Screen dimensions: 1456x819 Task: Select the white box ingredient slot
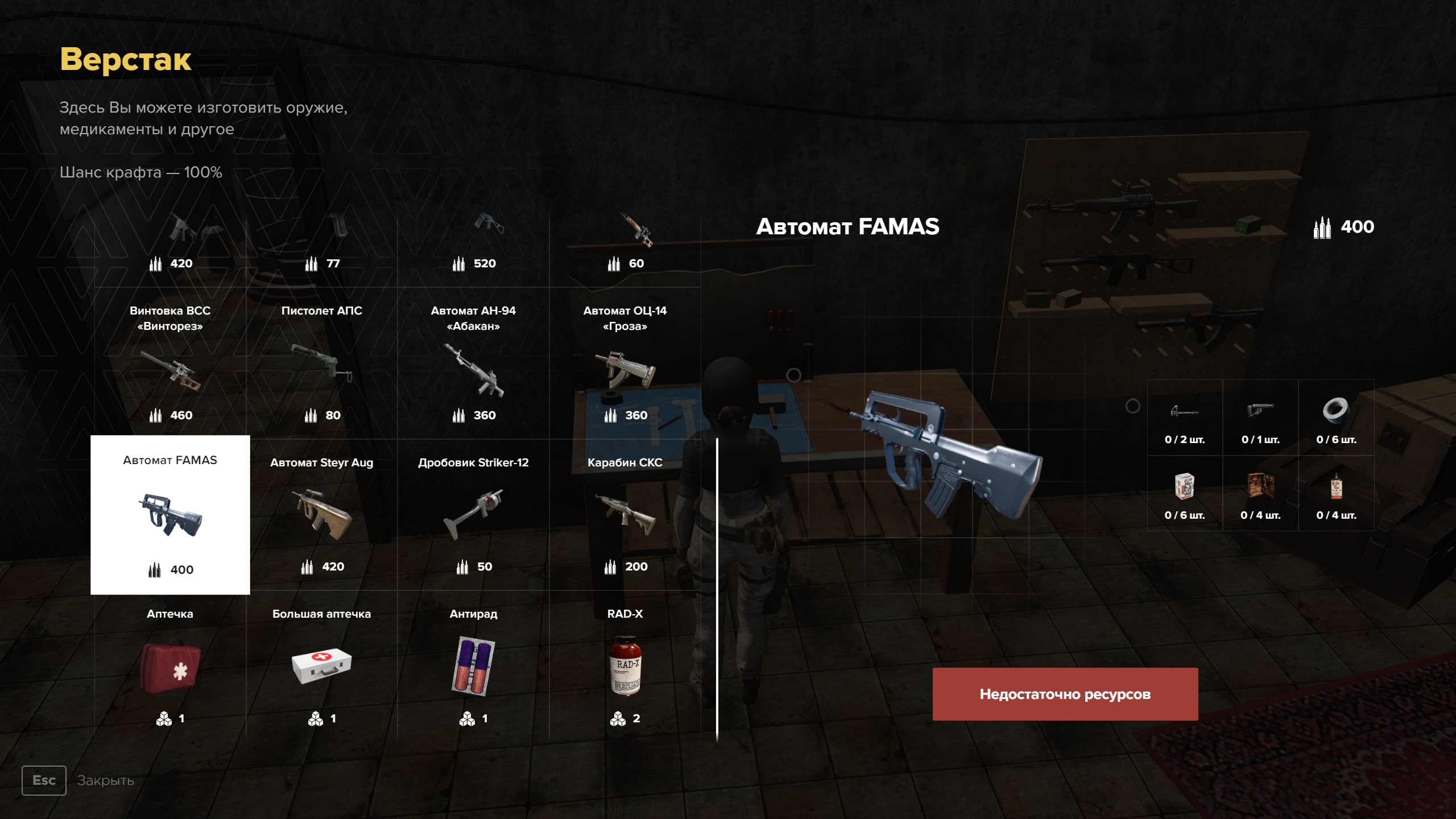point(1185,494)
